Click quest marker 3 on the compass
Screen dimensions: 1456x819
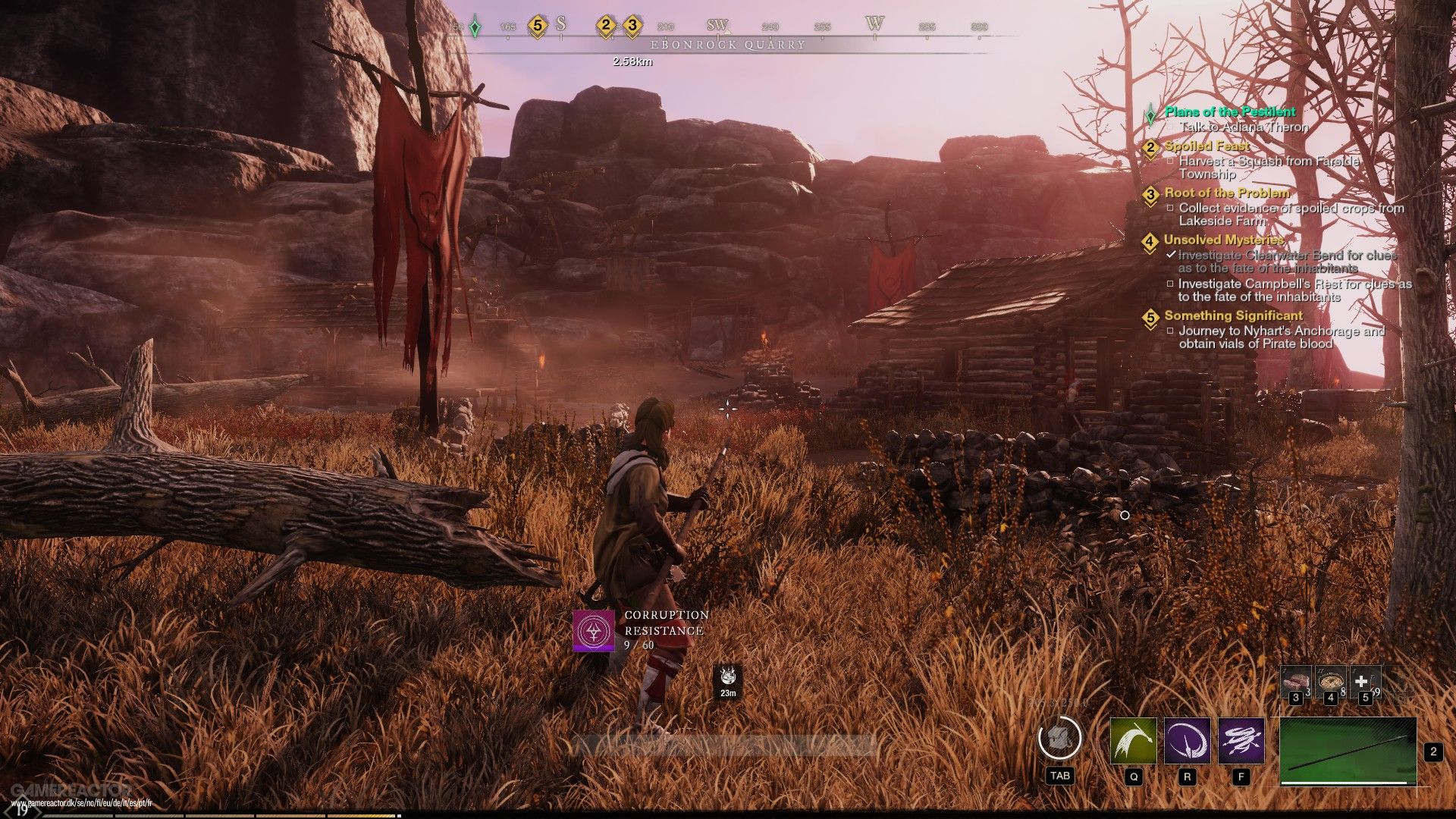pos(632,26)
